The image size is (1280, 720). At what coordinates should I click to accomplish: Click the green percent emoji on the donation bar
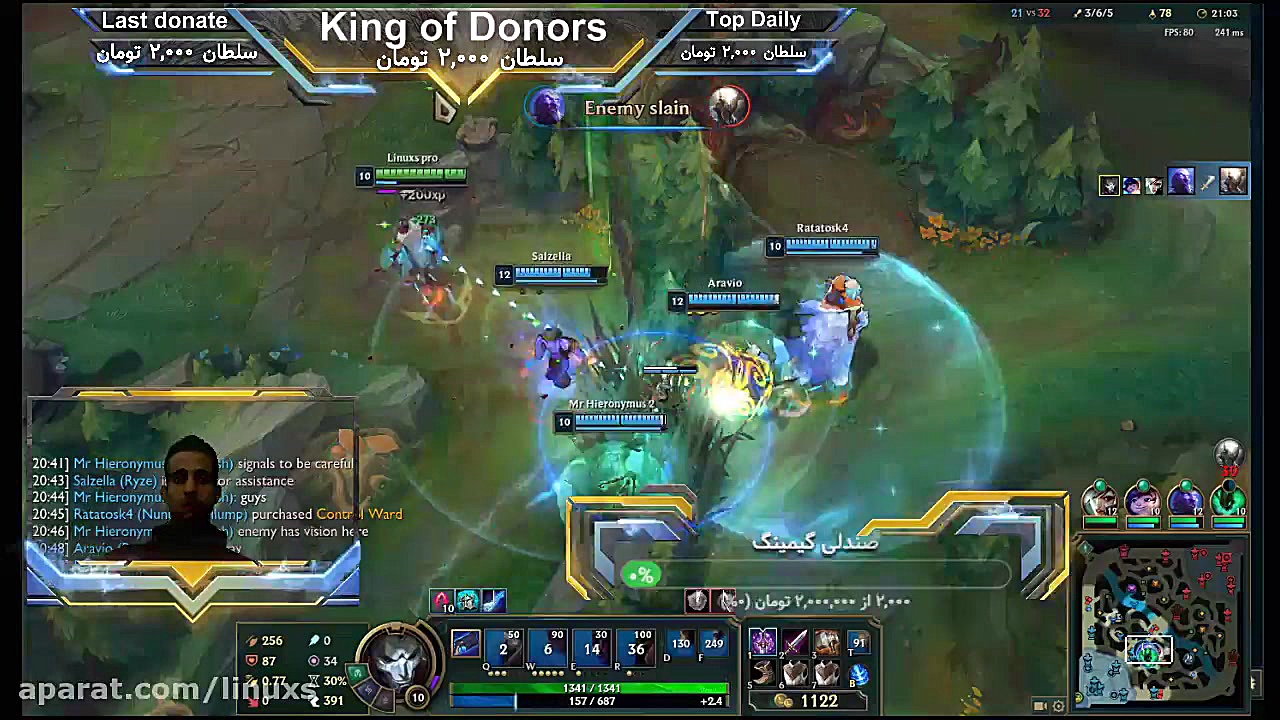point(642,575)
